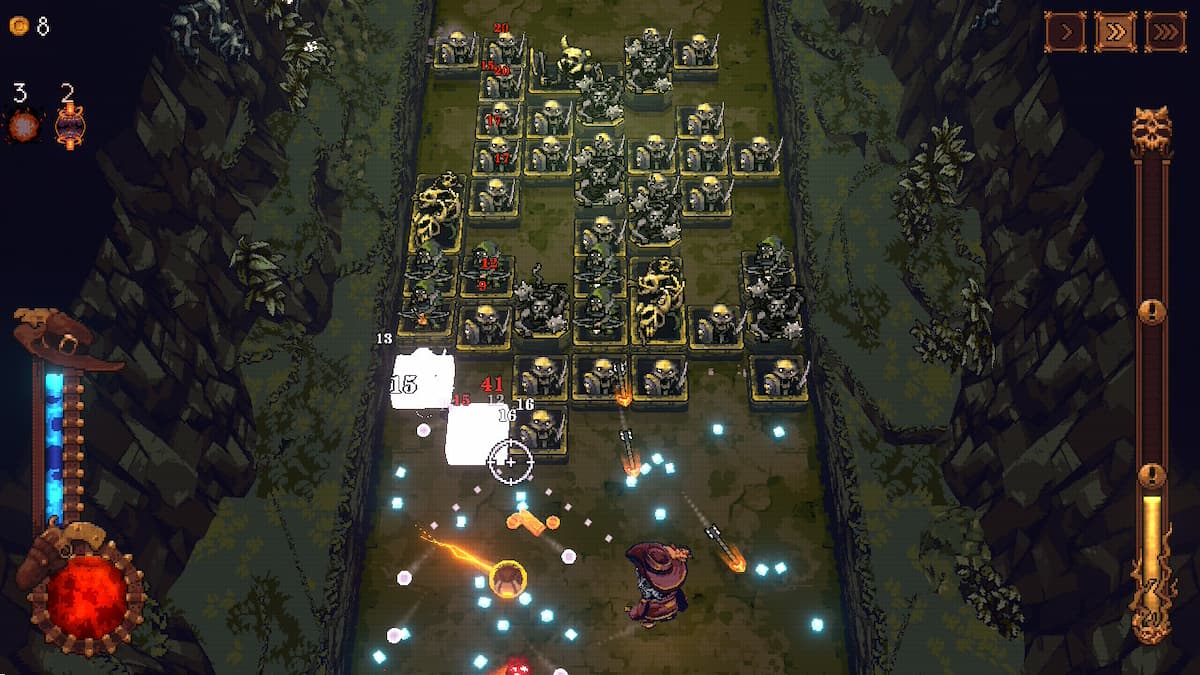
Task: Switch to triple-arrow fastest speed
Action: point(1165,32)
